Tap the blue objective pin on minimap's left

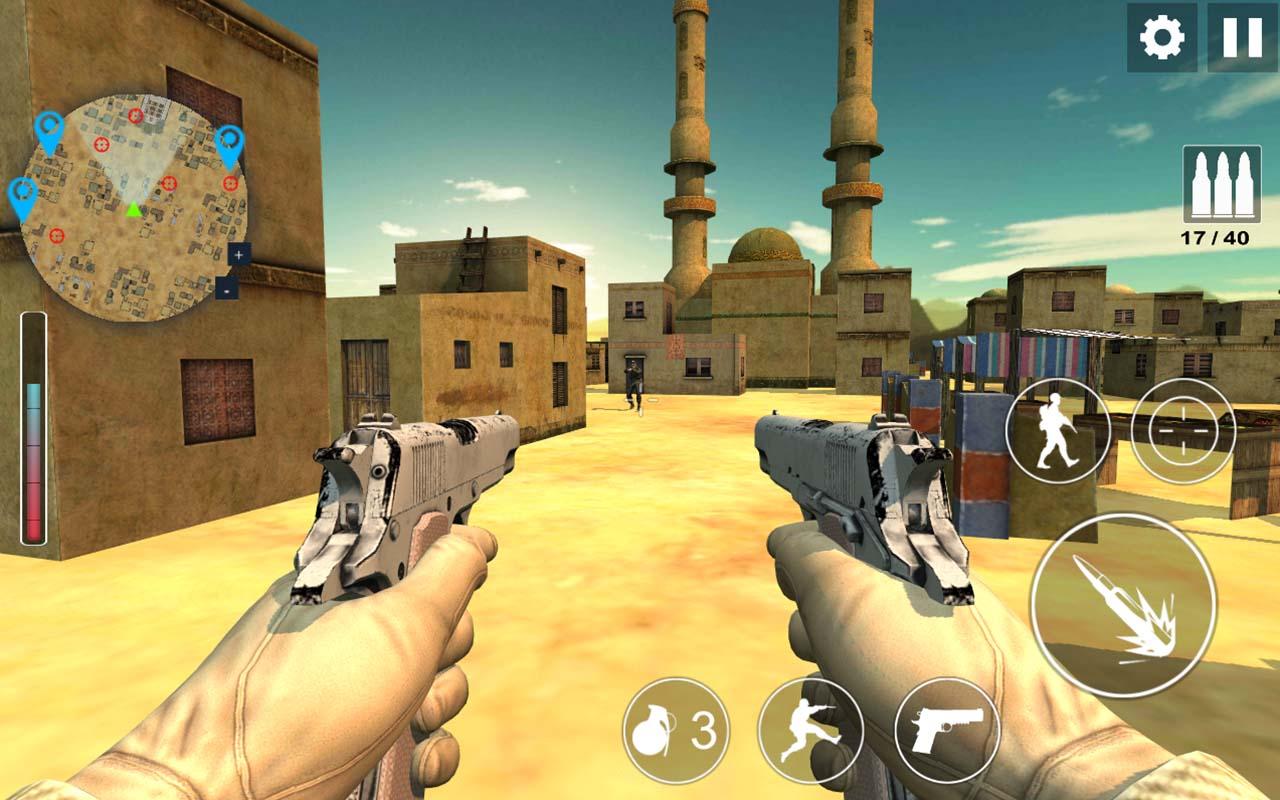click(x=22, y=190)
